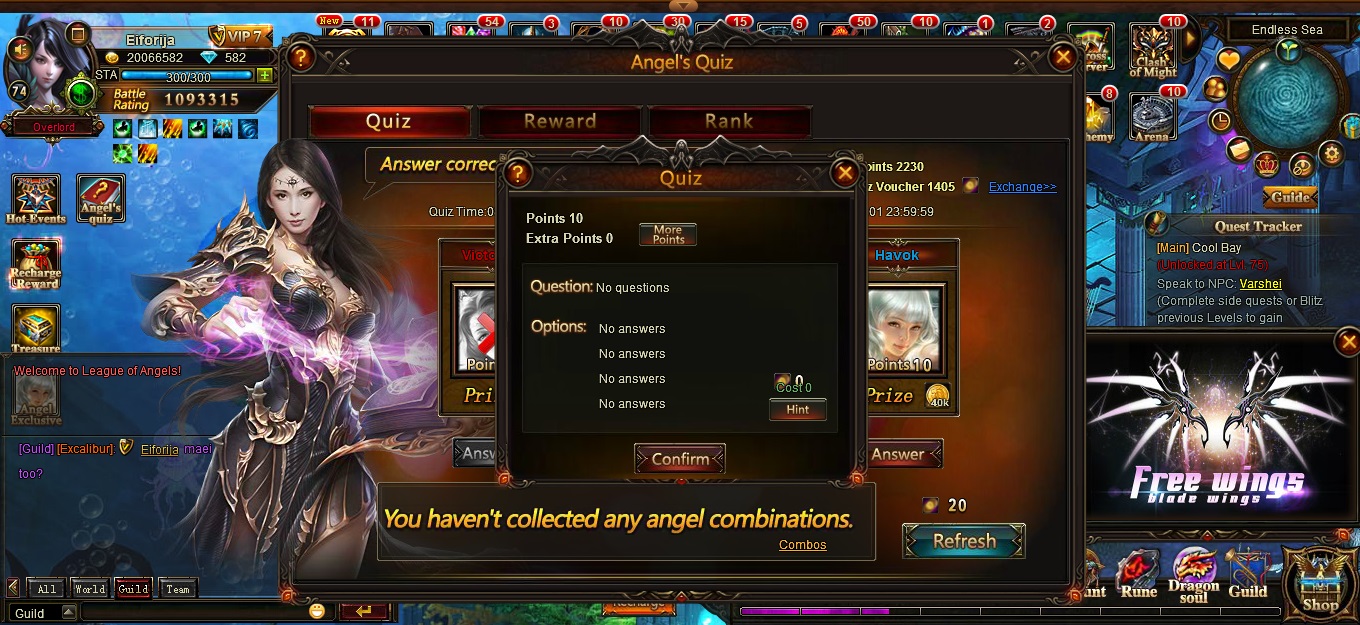Switch to the Reward tab
Screen dimensions: 1360x625
pos(559,122)
